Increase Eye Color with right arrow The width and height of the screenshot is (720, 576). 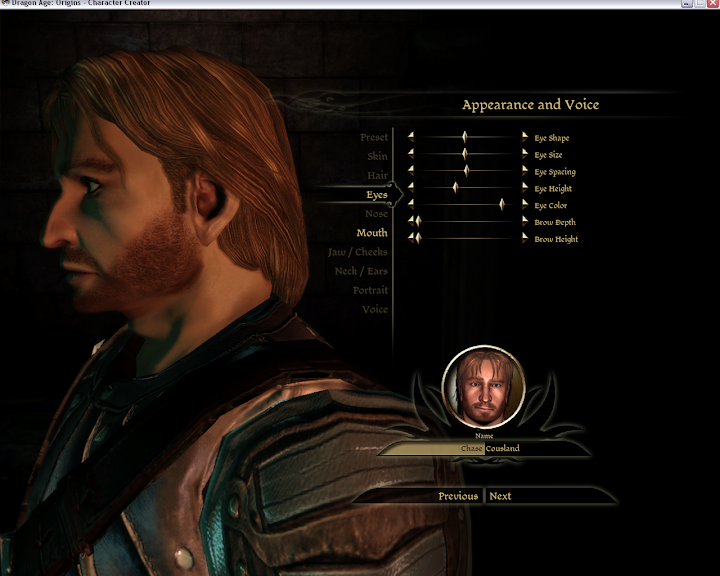click(x=525, y=205)
